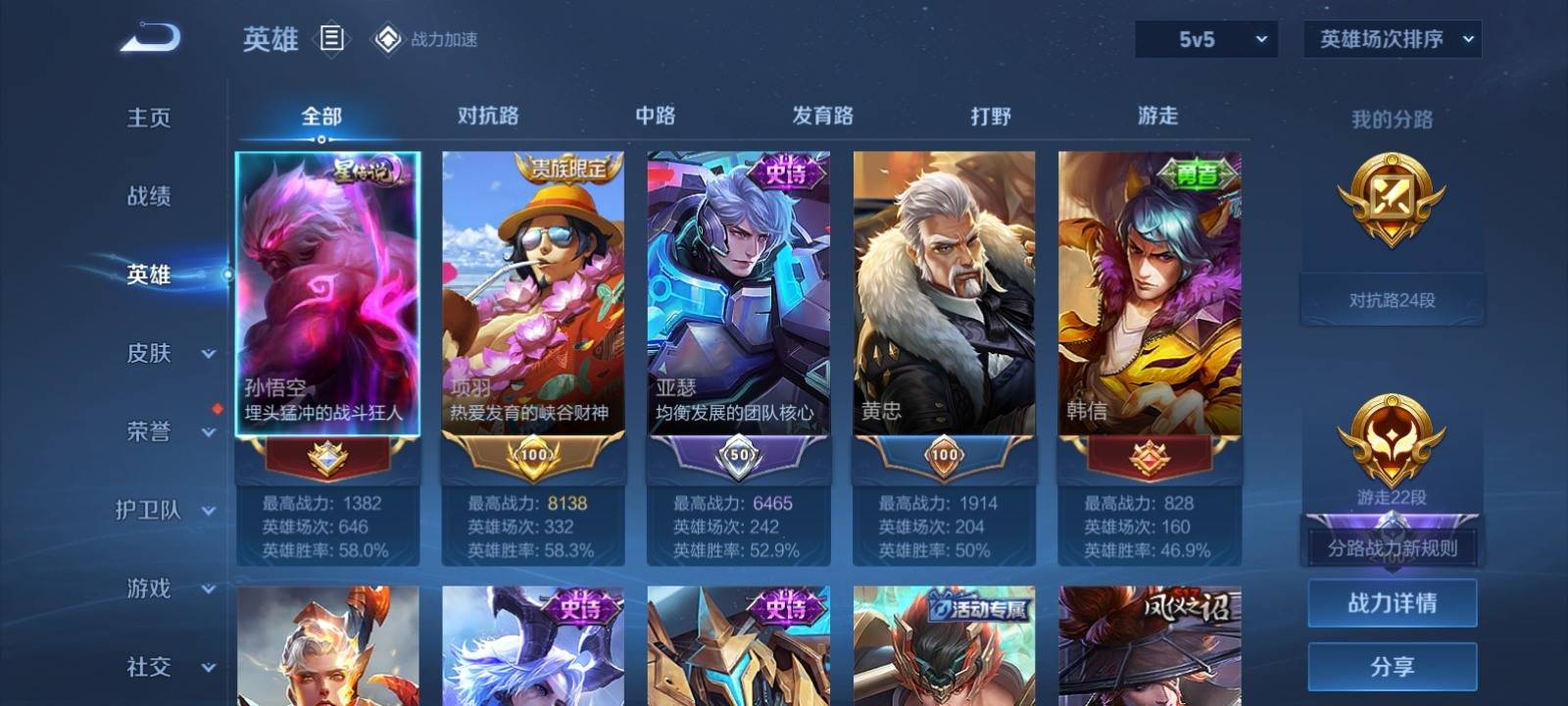Show 发育路 farm lane heroes
Viewport: 1568px width, 706px height.
pyautogui.click(x=822, y=116)
